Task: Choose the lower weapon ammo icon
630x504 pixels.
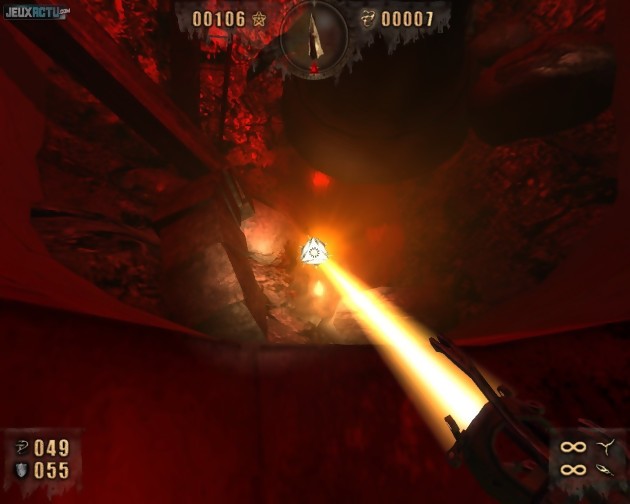Action: (604, 469)
